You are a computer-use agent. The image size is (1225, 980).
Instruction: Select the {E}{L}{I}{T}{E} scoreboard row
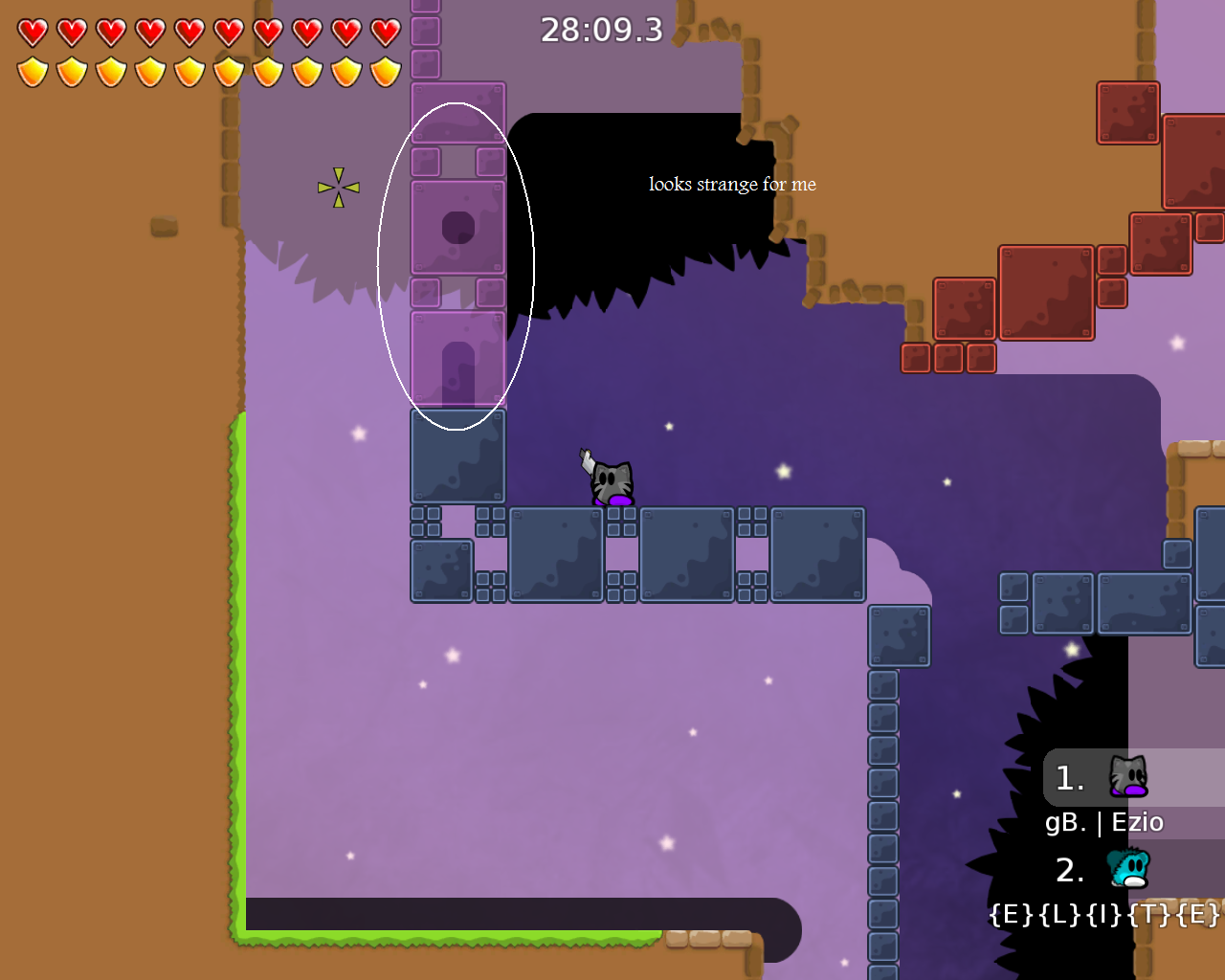tap(1105, 914)
